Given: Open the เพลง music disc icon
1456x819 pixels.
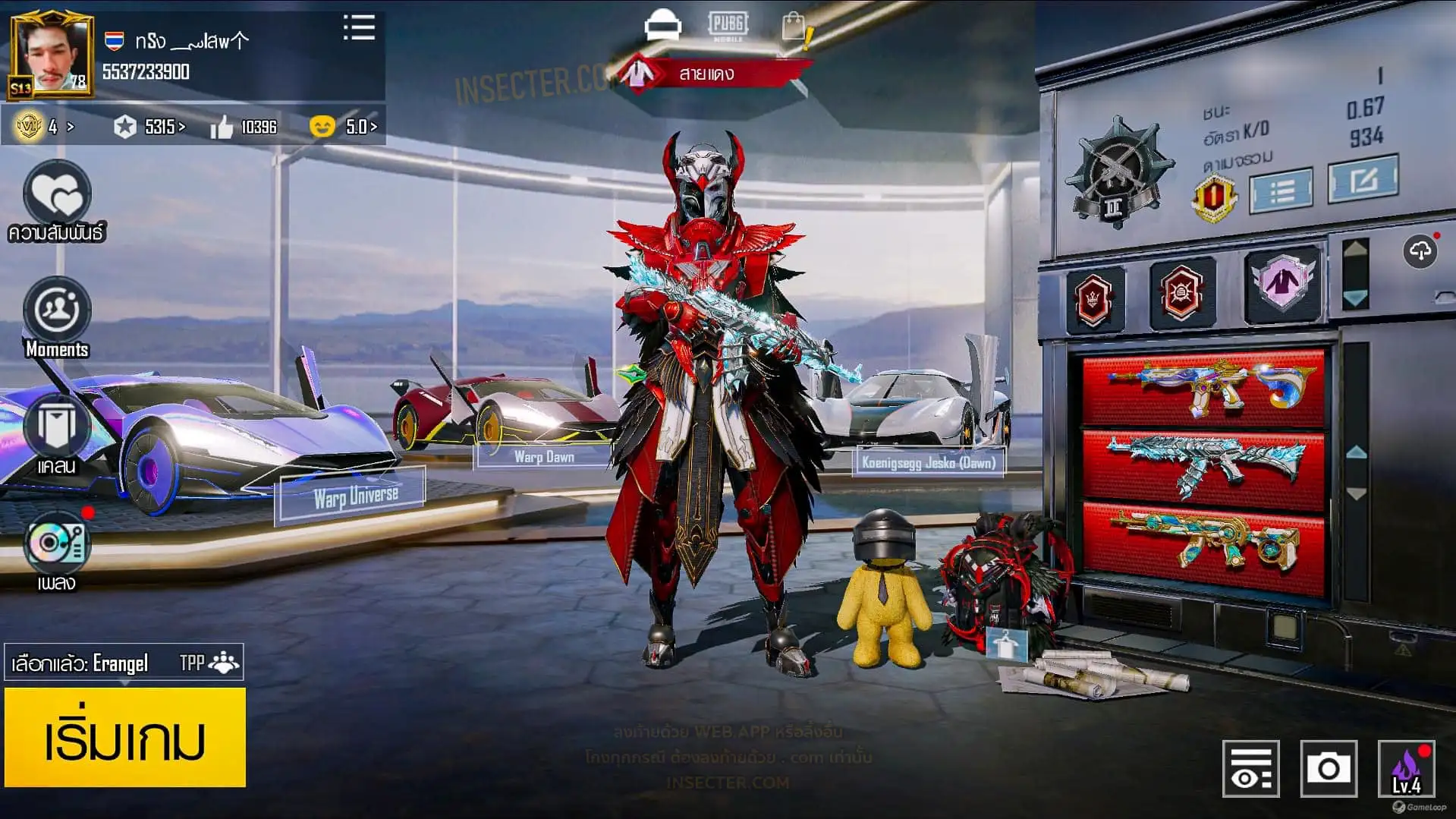Looking at the screenshot, I should (x=57, y=543).
